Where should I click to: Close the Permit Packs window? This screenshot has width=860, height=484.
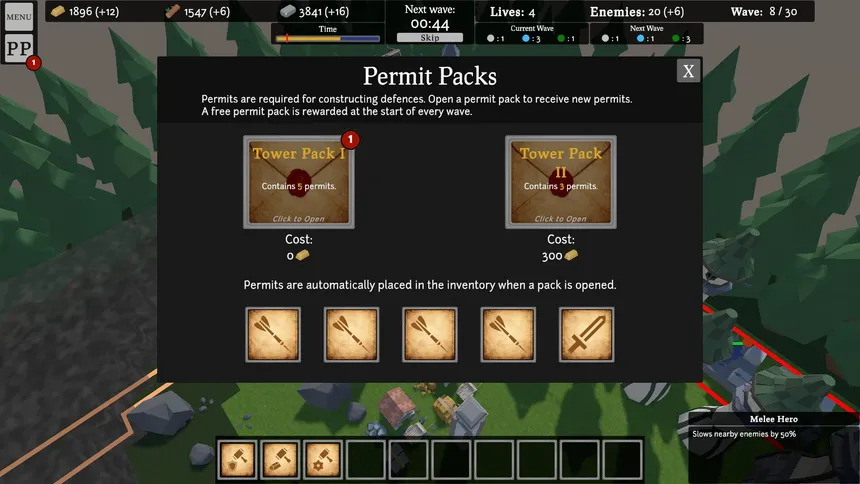[688, 71]
